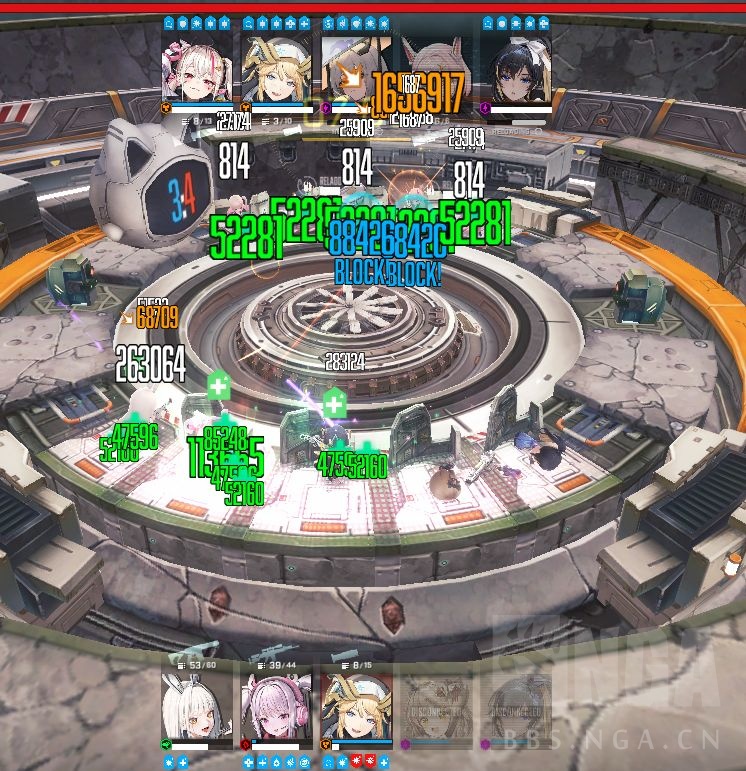Select the pink cat-eared character portrait
The image size is (746, 771).
pyautogui.click(x=437, y=70)
